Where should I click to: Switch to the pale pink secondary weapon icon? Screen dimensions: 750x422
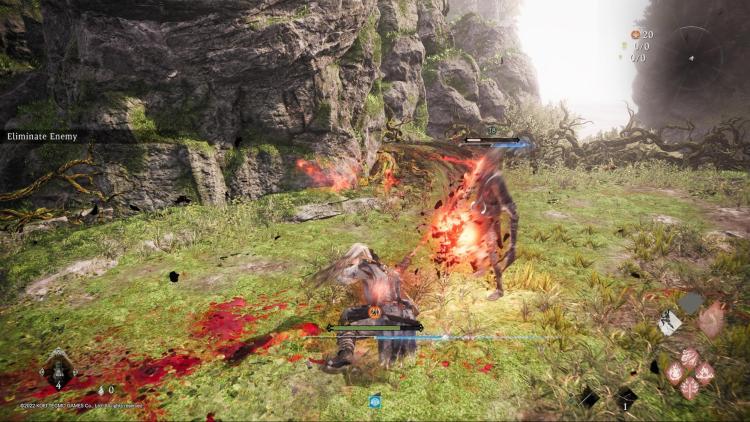tap(711, 319)
